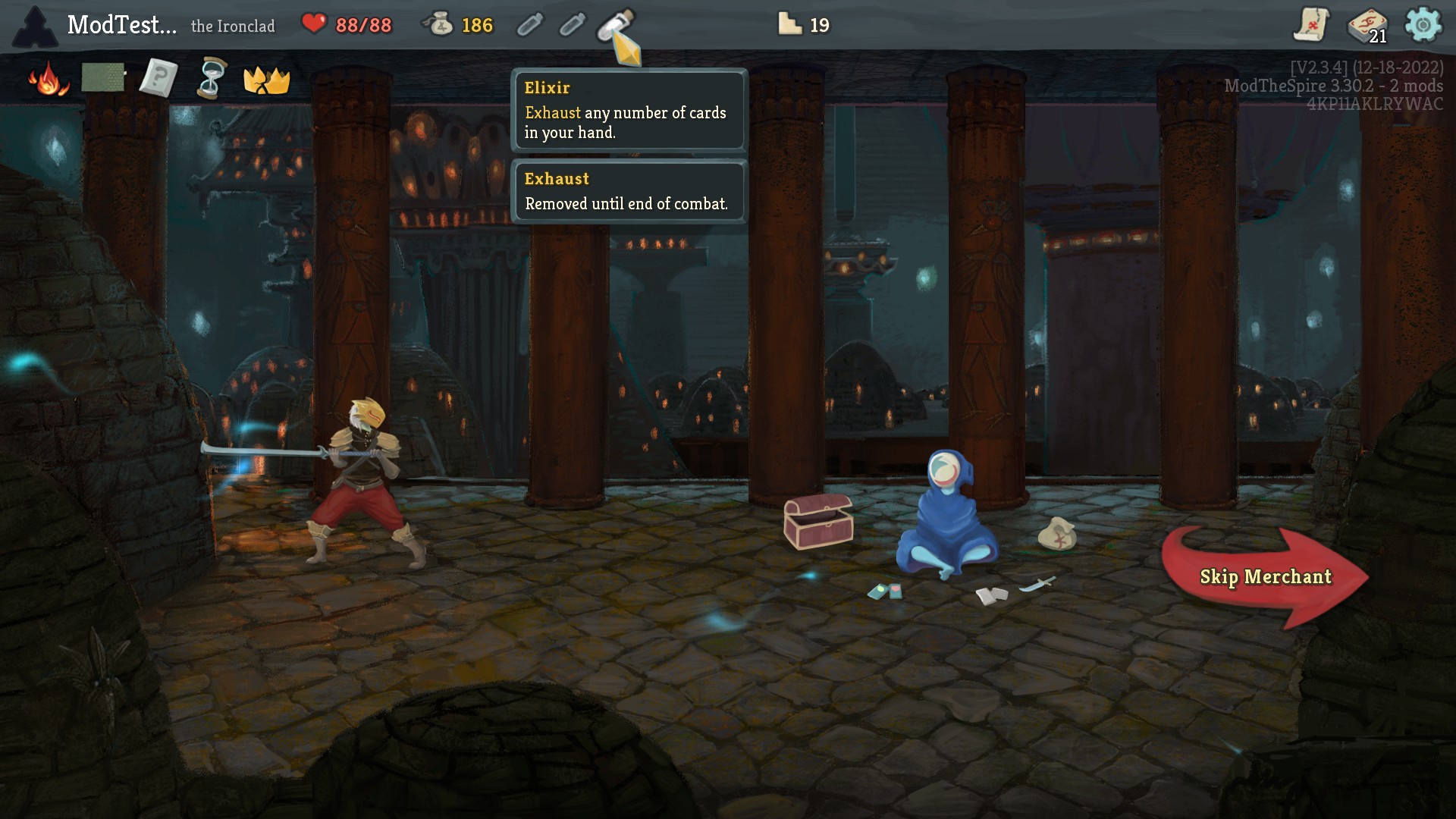The image size is (1456, 819).
Task: Click the character name ModTest
Action: click(121, 25)
